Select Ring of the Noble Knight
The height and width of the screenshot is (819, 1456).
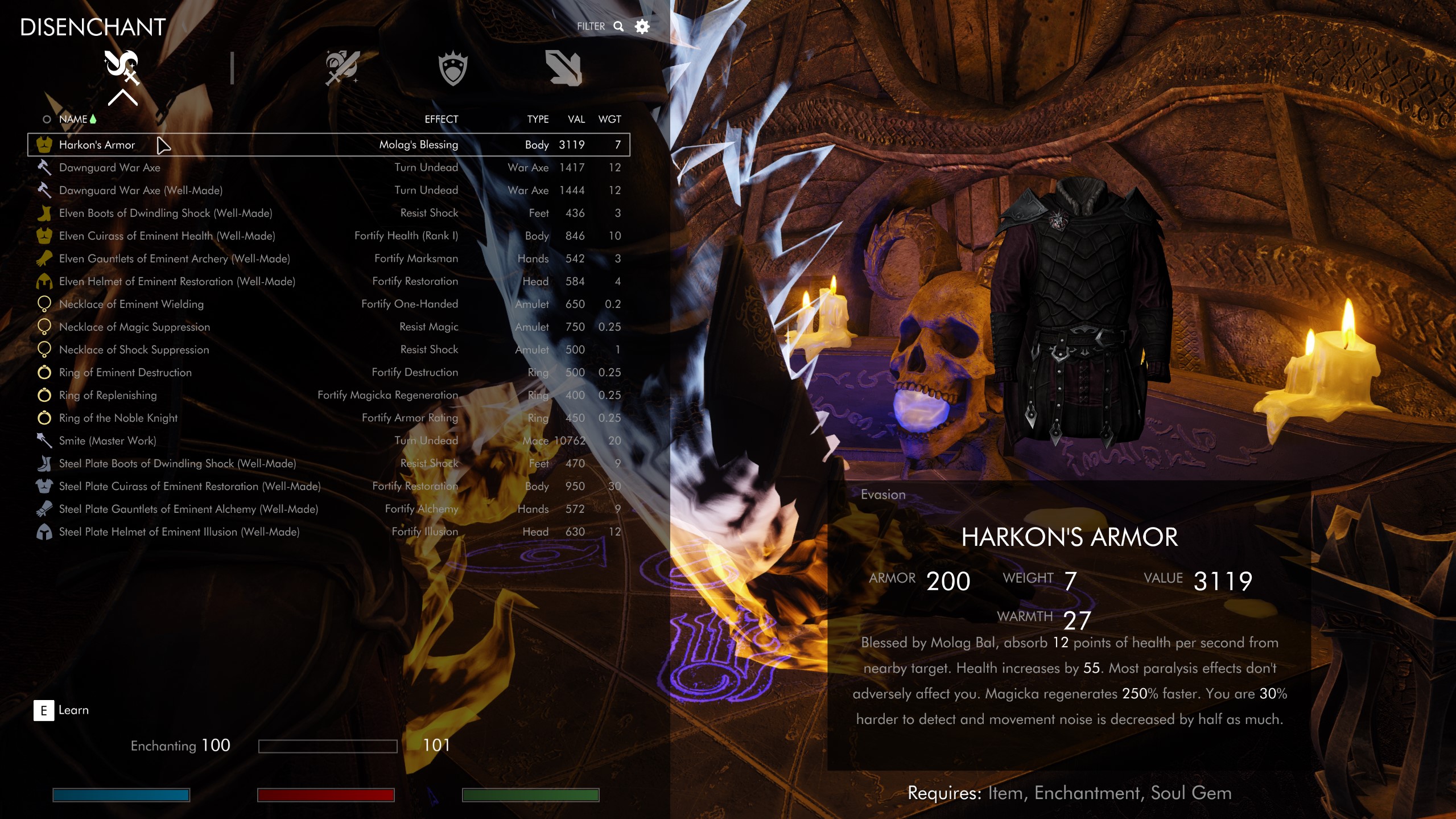pos(118,418)
